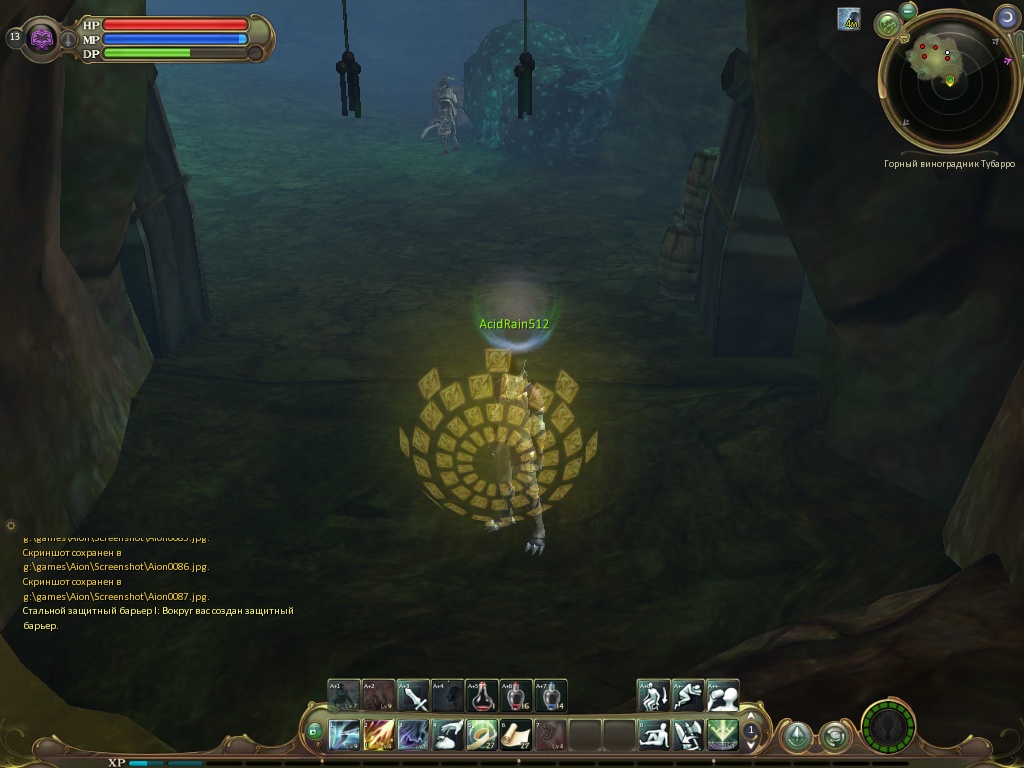Switch hotbar page with the number stepper
The width and height of the screenshot is (1024, 768).
click(x=751, y=735)
